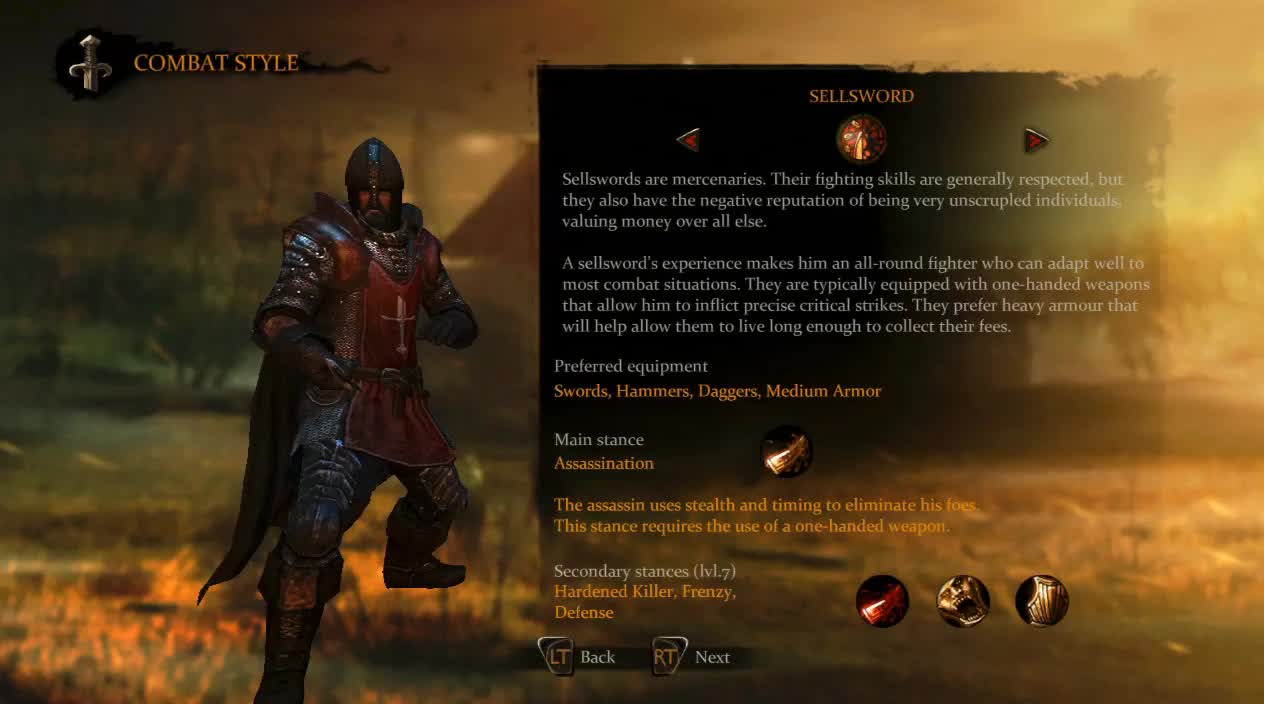Select the previous combat style arrow
The width and height of the screenshot is (1264, 704).
[x=688, y=140]
